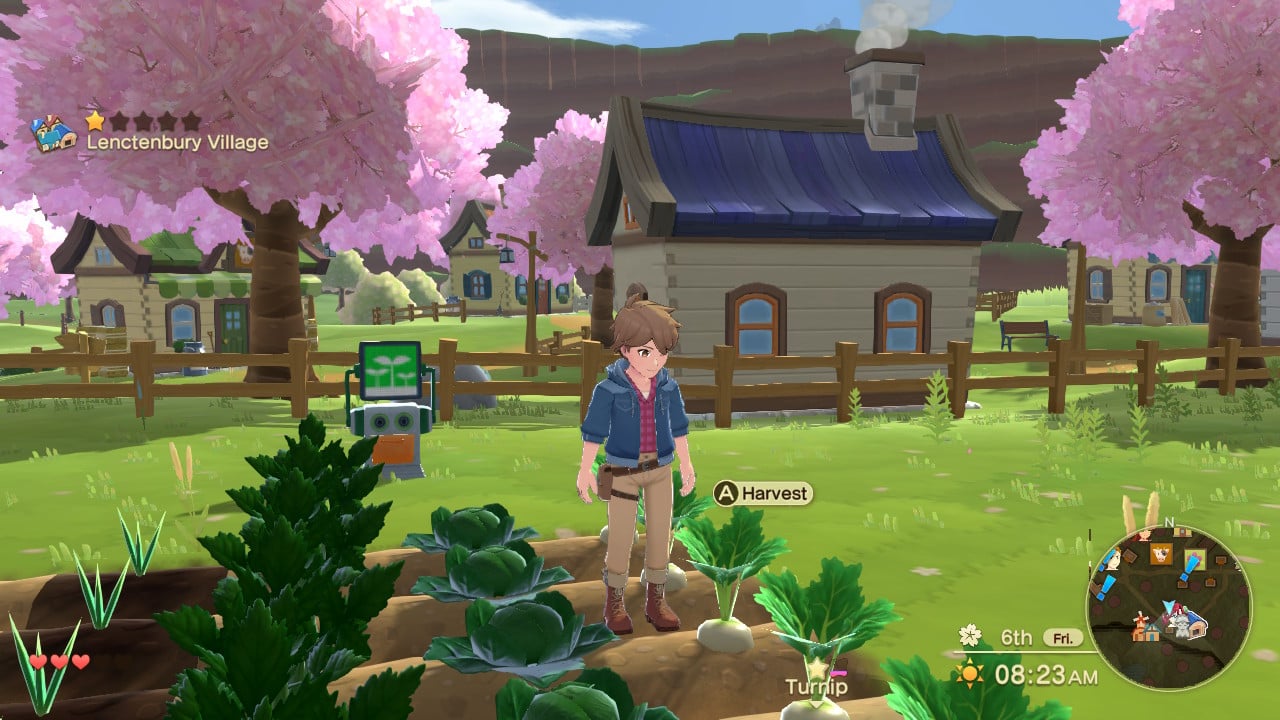The width and height of the screenshot is (1280, 720).
Task: Click the church icon on the minimap
Action: coord(1150,633)
